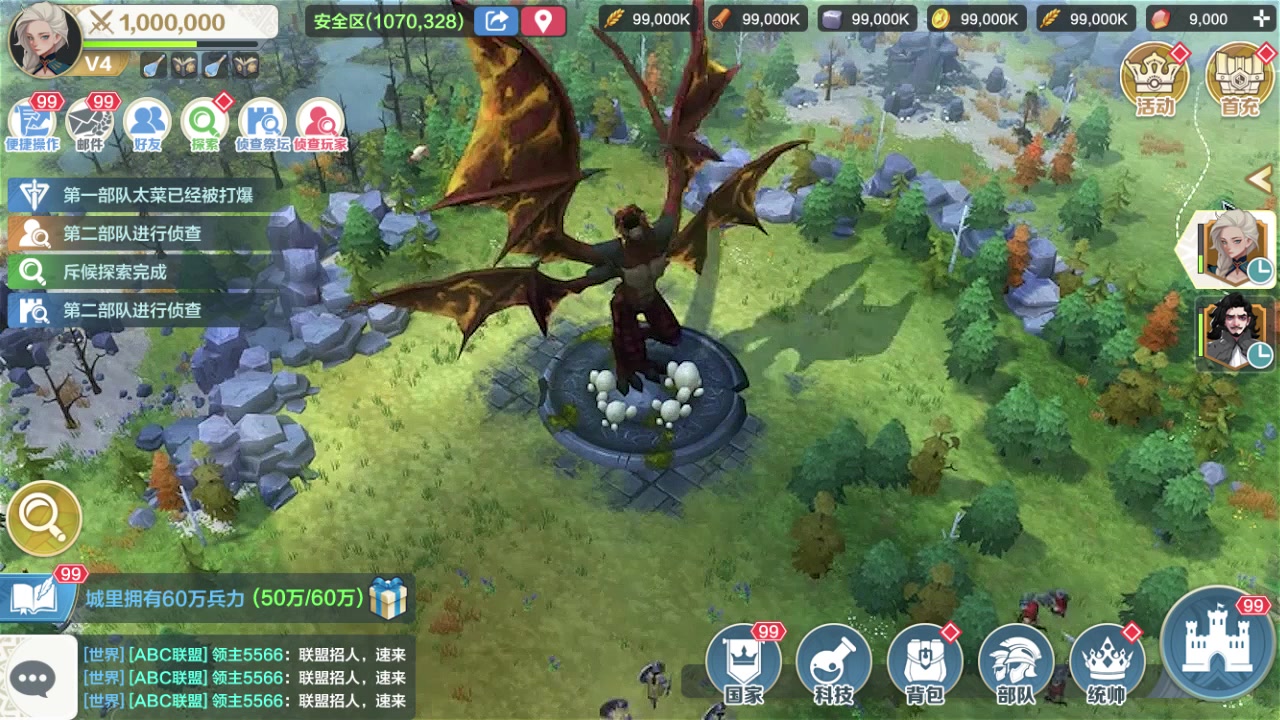The image size is (1280, 720).
Task: Open the world map location pin
Action: click(x=544, y=20)
